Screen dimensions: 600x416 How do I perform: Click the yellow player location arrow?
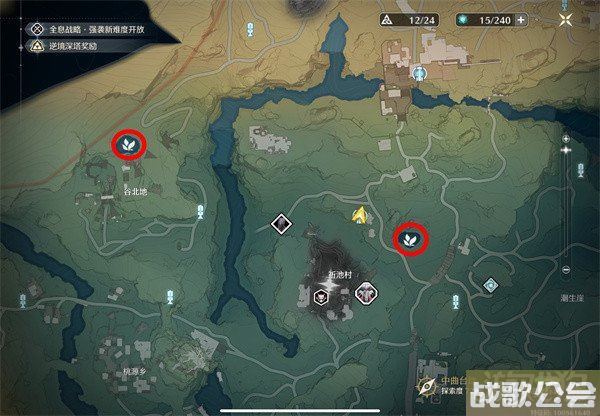click(359, 213)
